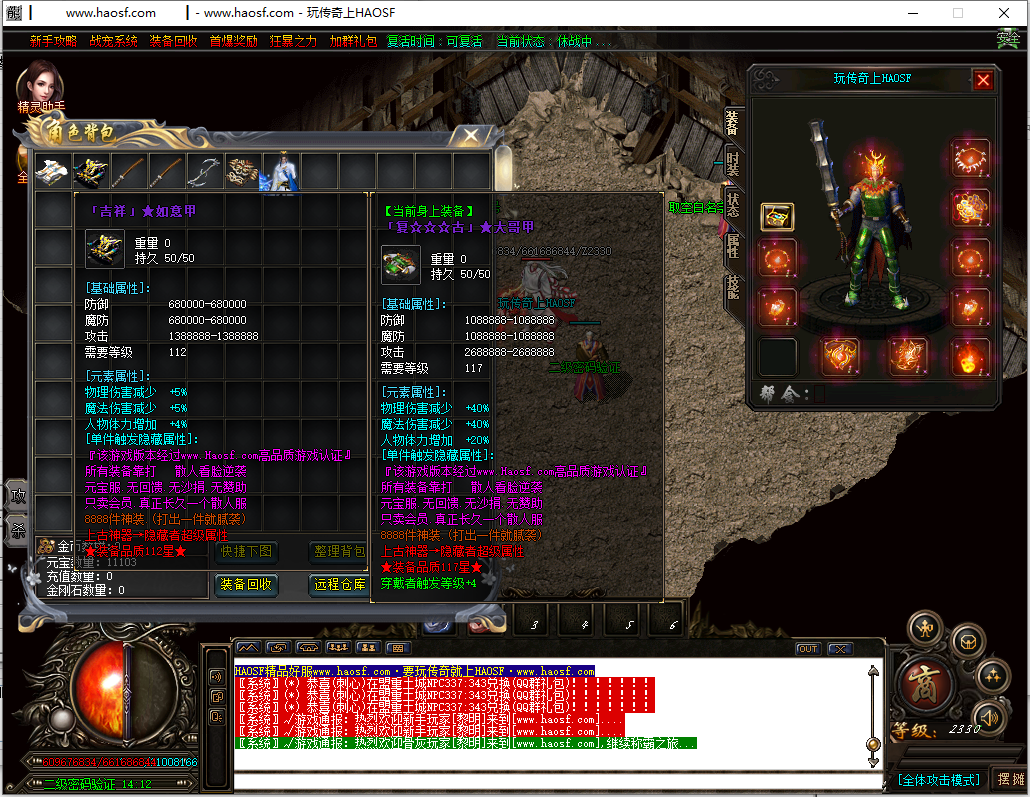Select the flaming skull equipment slot
The image size is (1030, 797).
click(x=969, y=358)
